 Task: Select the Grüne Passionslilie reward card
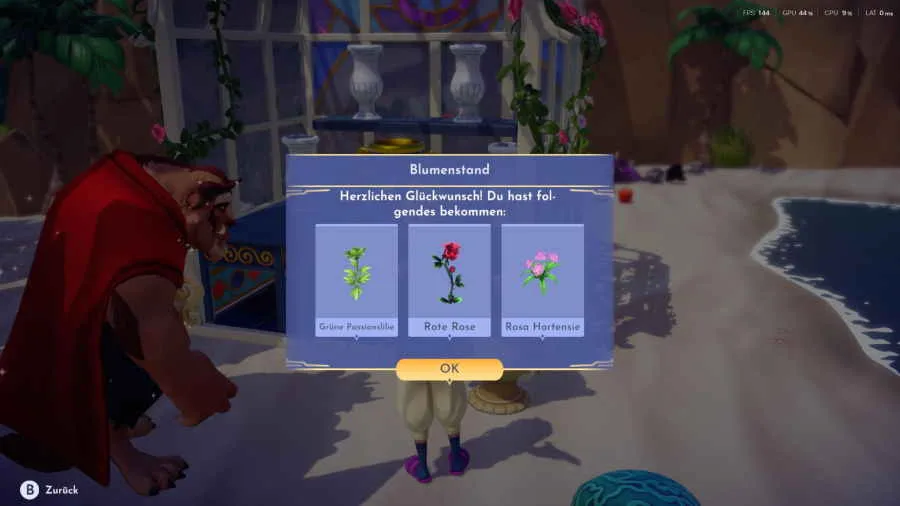coord(356,280)
